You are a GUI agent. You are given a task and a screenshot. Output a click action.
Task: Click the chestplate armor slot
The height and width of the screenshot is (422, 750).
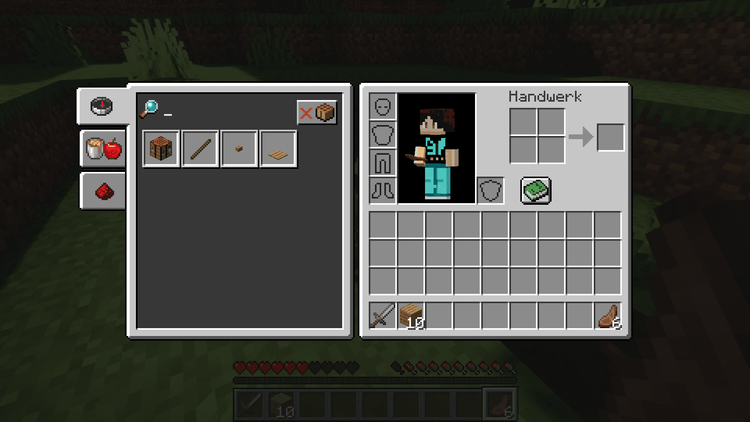383,135
